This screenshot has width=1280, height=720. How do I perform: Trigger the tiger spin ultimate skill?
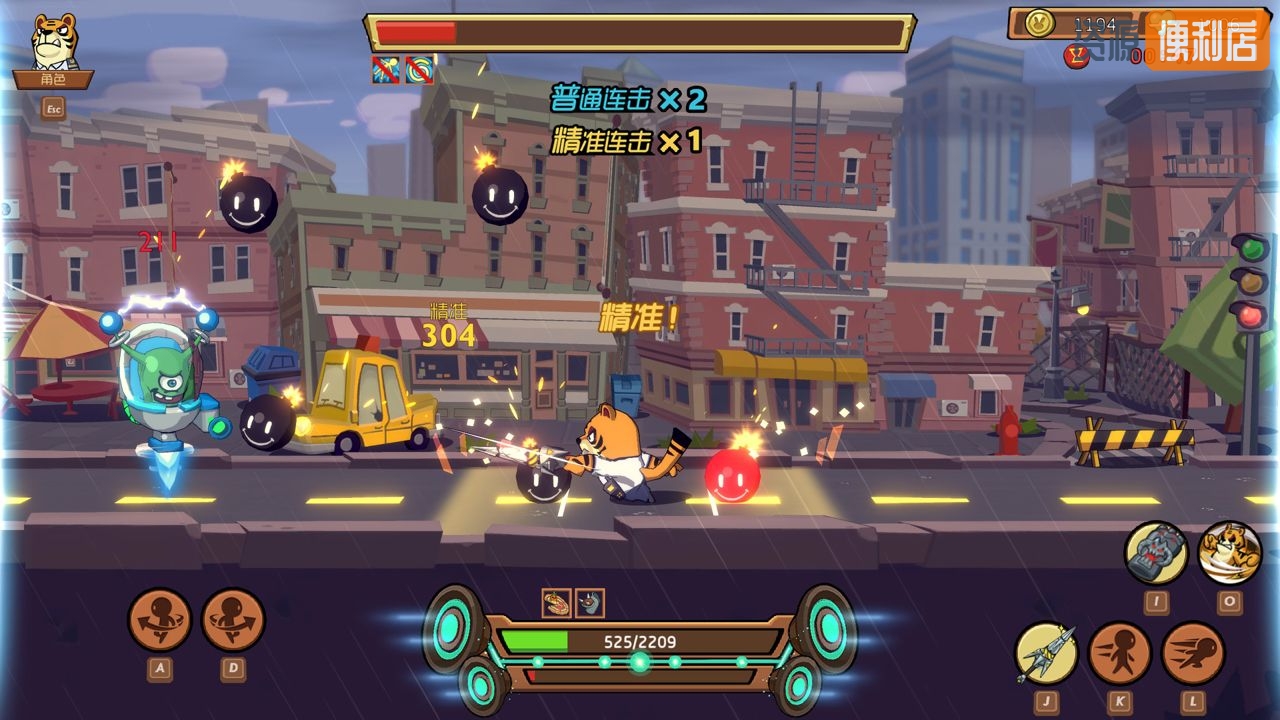click(1229, 553)
